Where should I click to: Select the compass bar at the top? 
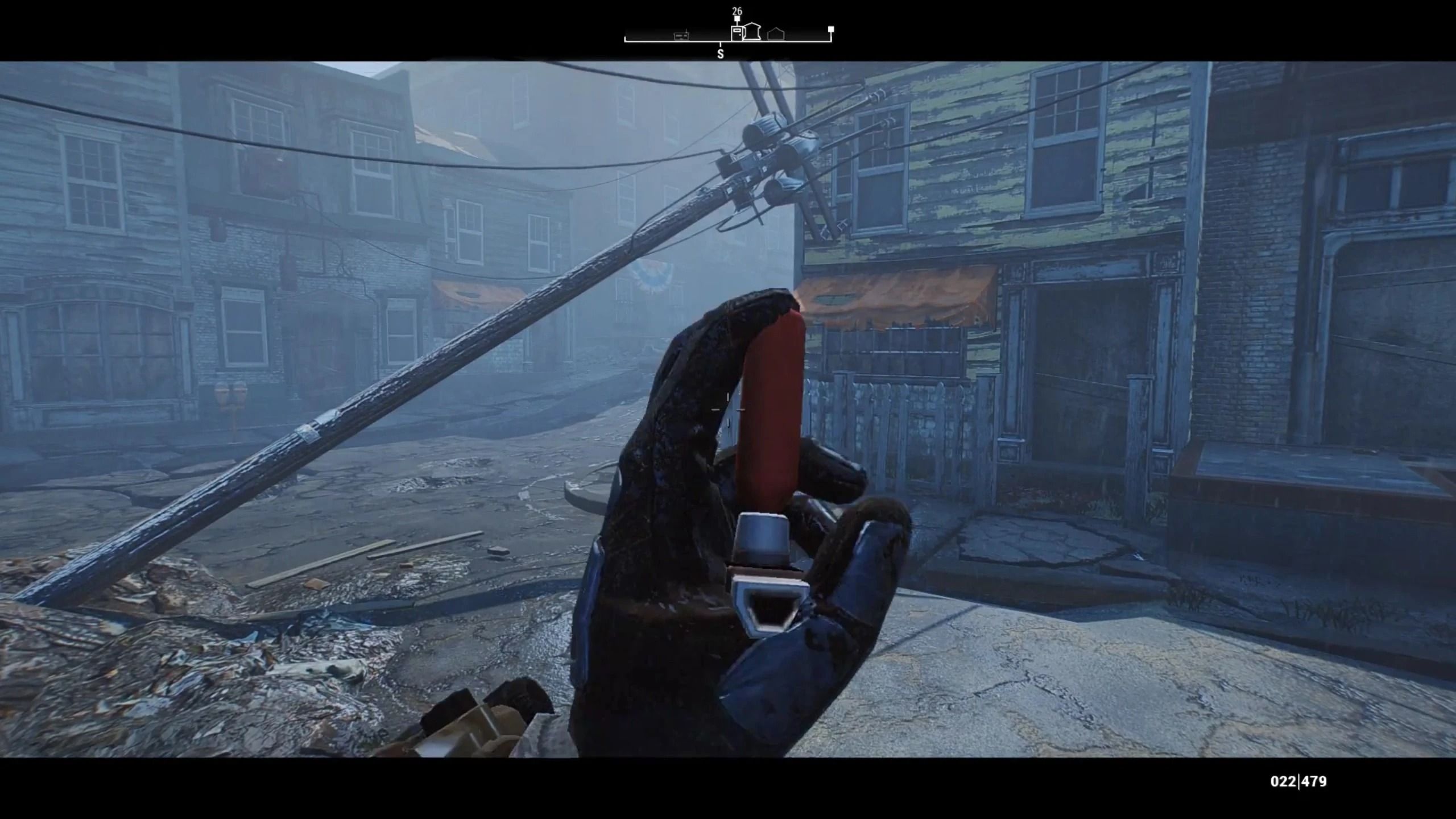[728, 40]
